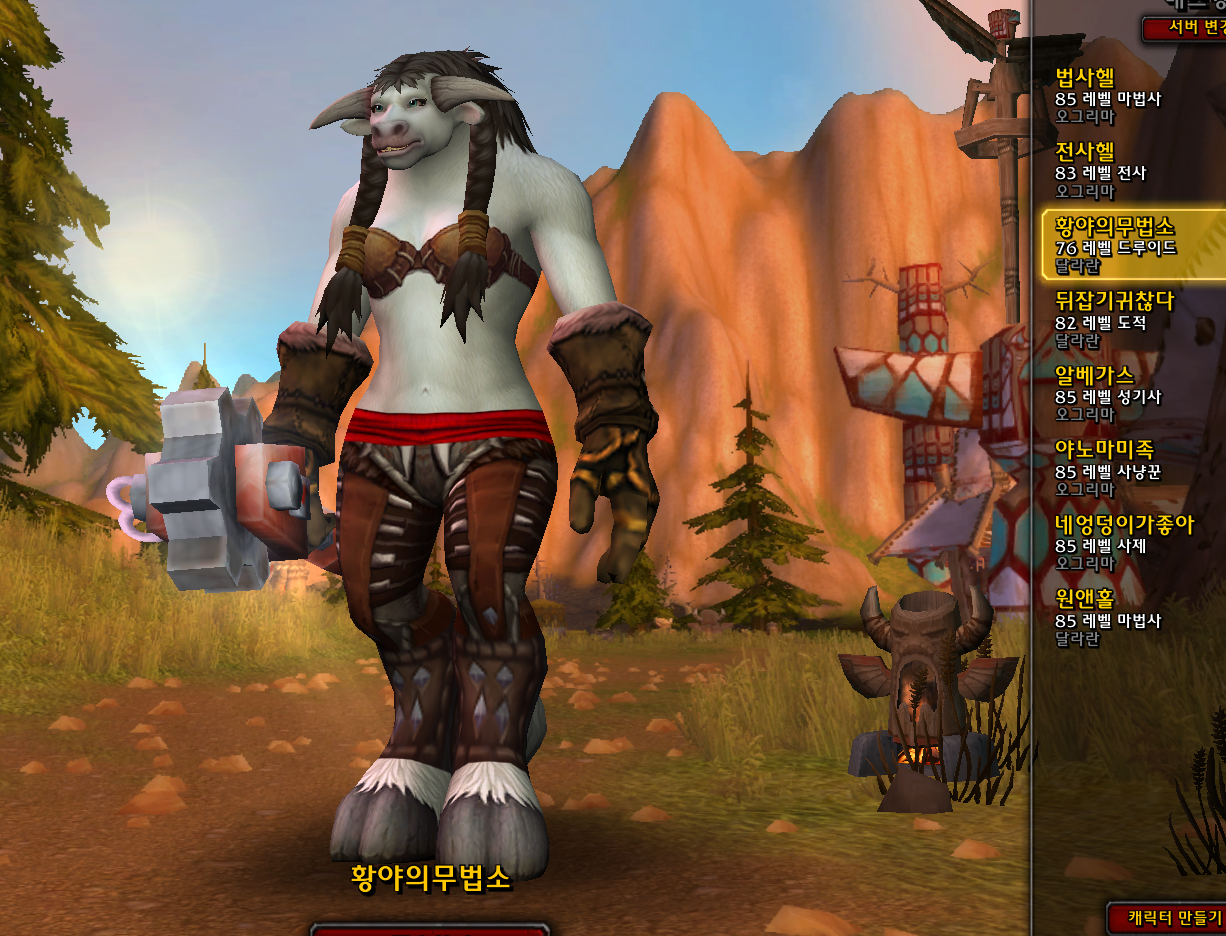Click the 캐릭터 만들기 create character button
1226x936 pixels.
1168,916
